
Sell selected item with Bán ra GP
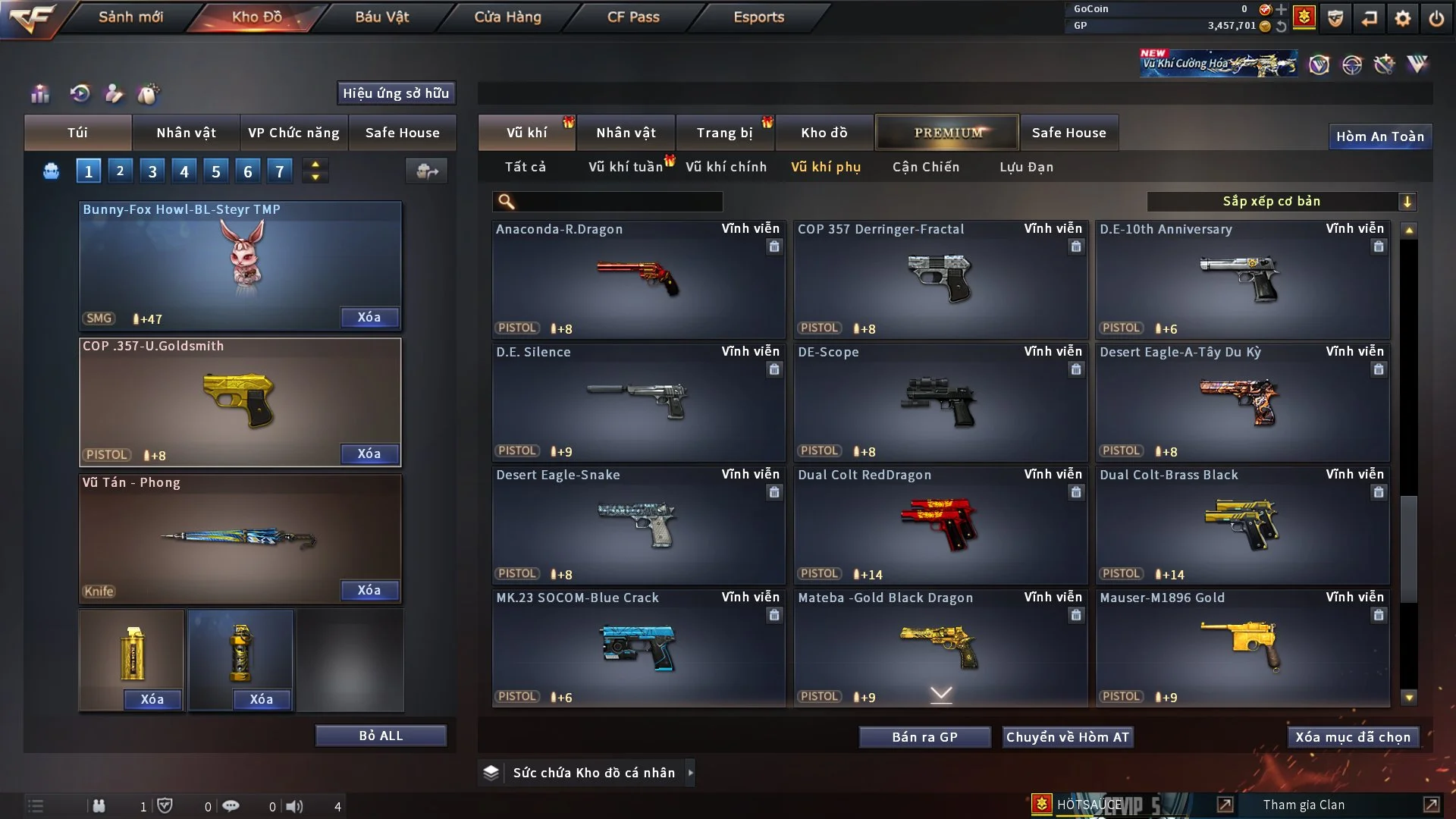tap(924, 737)
